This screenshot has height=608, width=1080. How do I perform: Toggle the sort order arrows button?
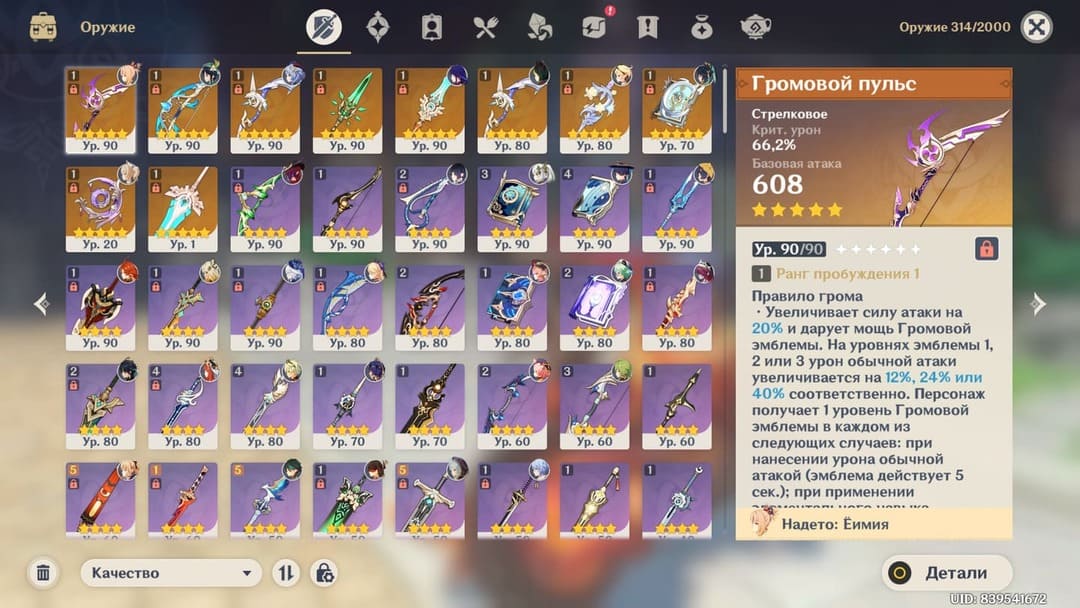tap(286, 573)
